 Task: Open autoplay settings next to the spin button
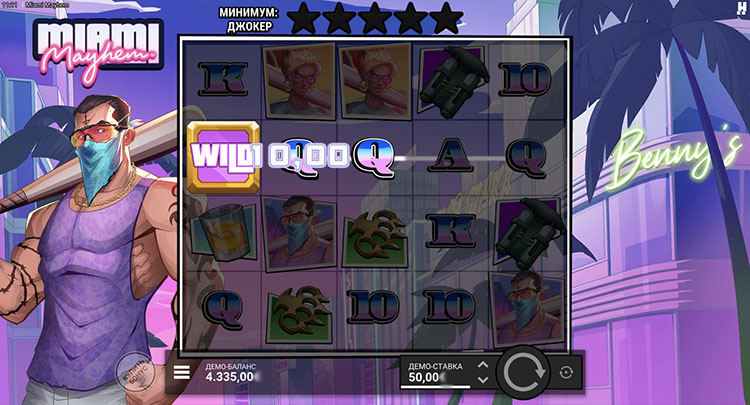[566, 373]
